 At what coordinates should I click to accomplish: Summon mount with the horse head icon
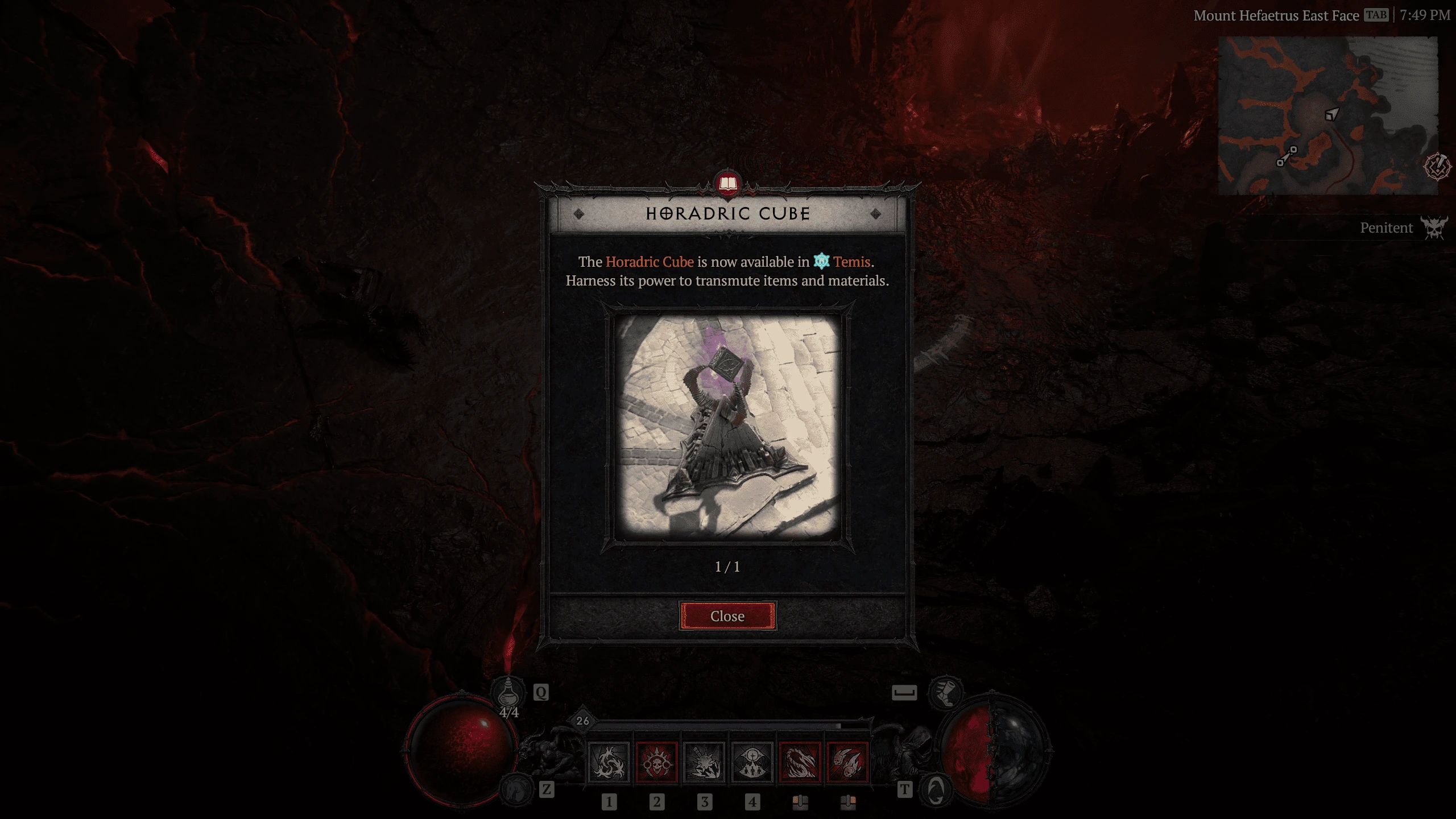pyautogui.click(x=516, y=790)
